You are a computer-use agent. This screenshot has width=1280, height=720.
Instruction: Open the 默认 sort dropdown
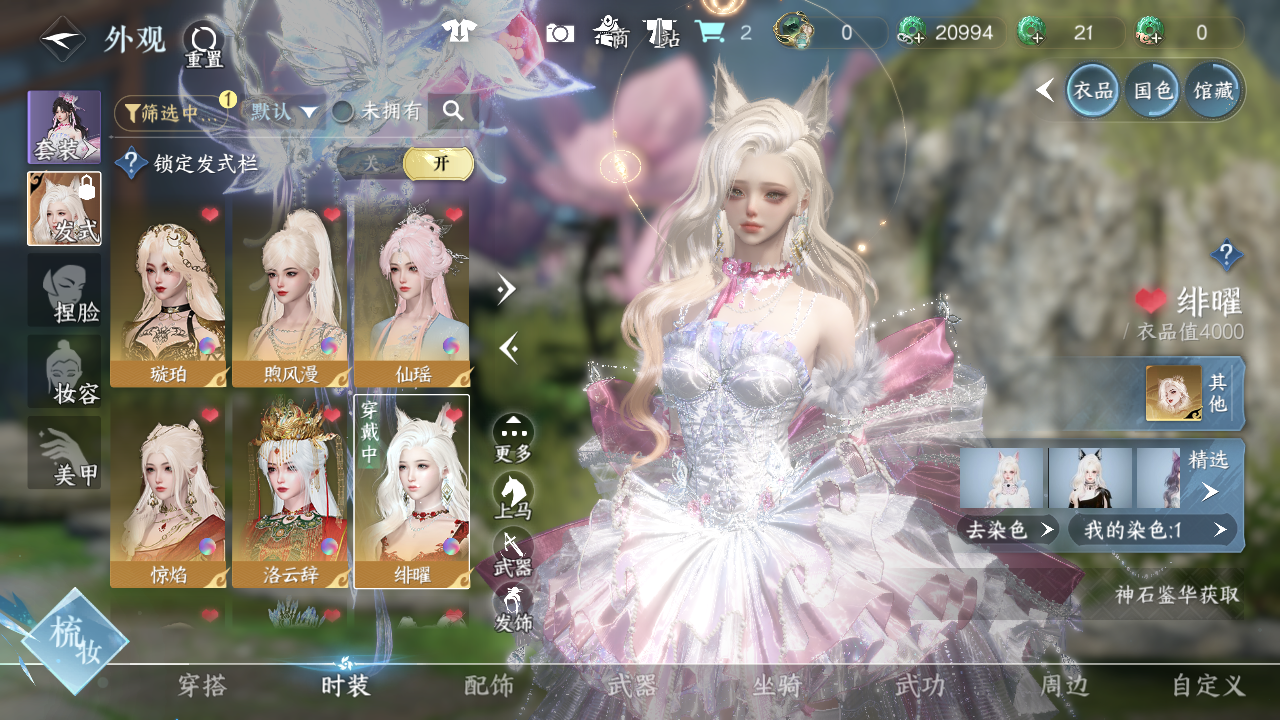(284, 112)
